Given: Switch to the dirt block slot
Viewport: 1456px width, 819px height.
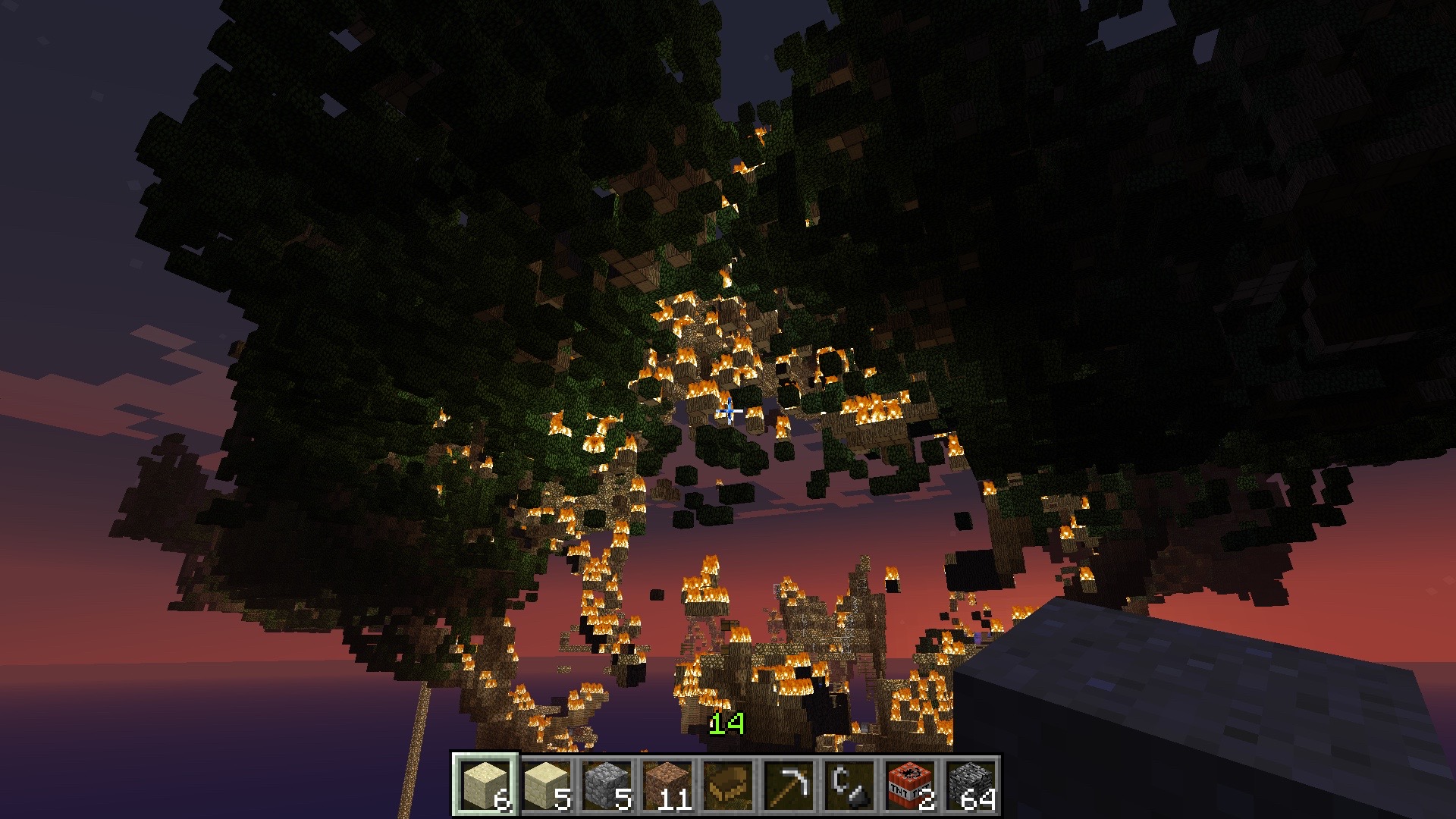Looking at the screenshot, I should pos(667,785).
